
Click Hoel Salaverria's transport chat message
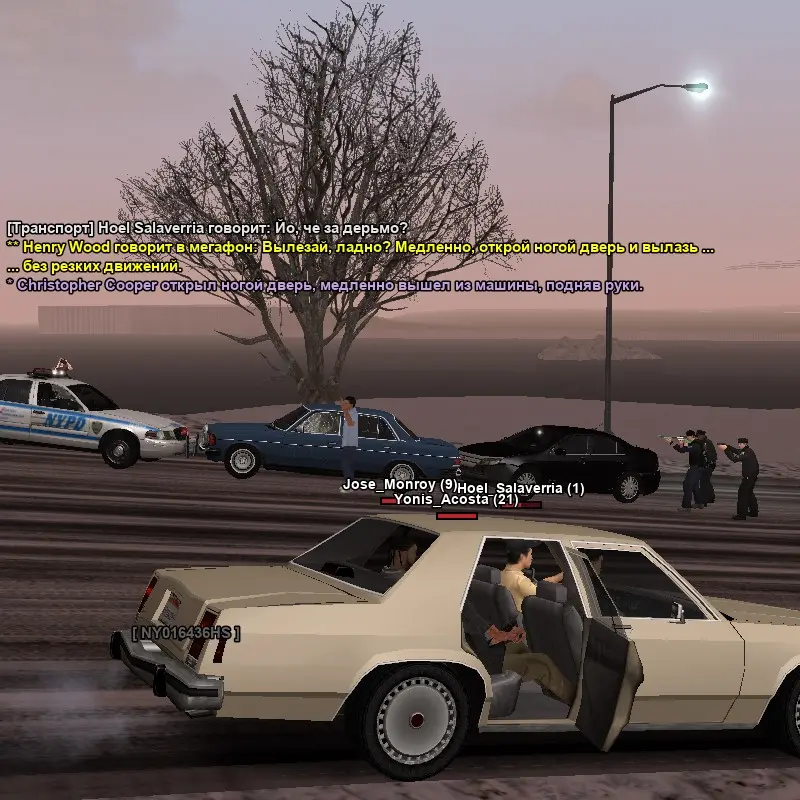click(207, 228)
